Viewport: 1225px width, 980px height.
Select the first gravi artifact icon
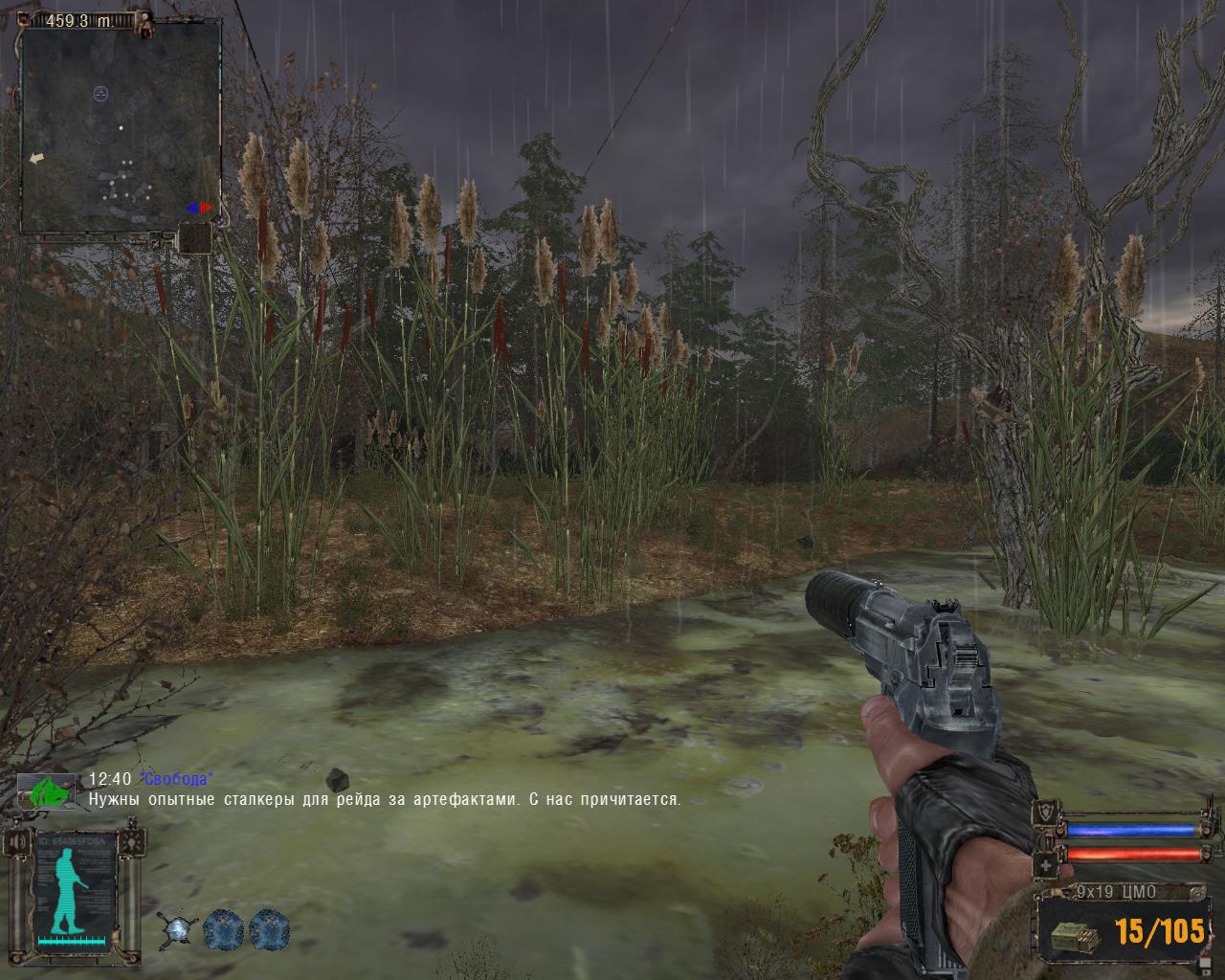pyautogui.click(x=178, y=930)
